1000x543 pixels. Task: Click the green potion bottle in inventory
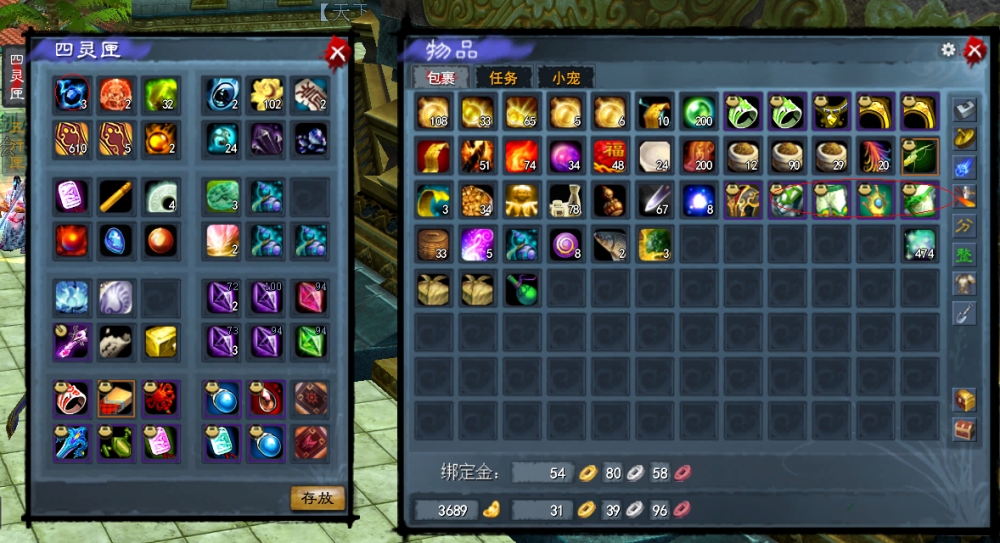coord(521,288)
